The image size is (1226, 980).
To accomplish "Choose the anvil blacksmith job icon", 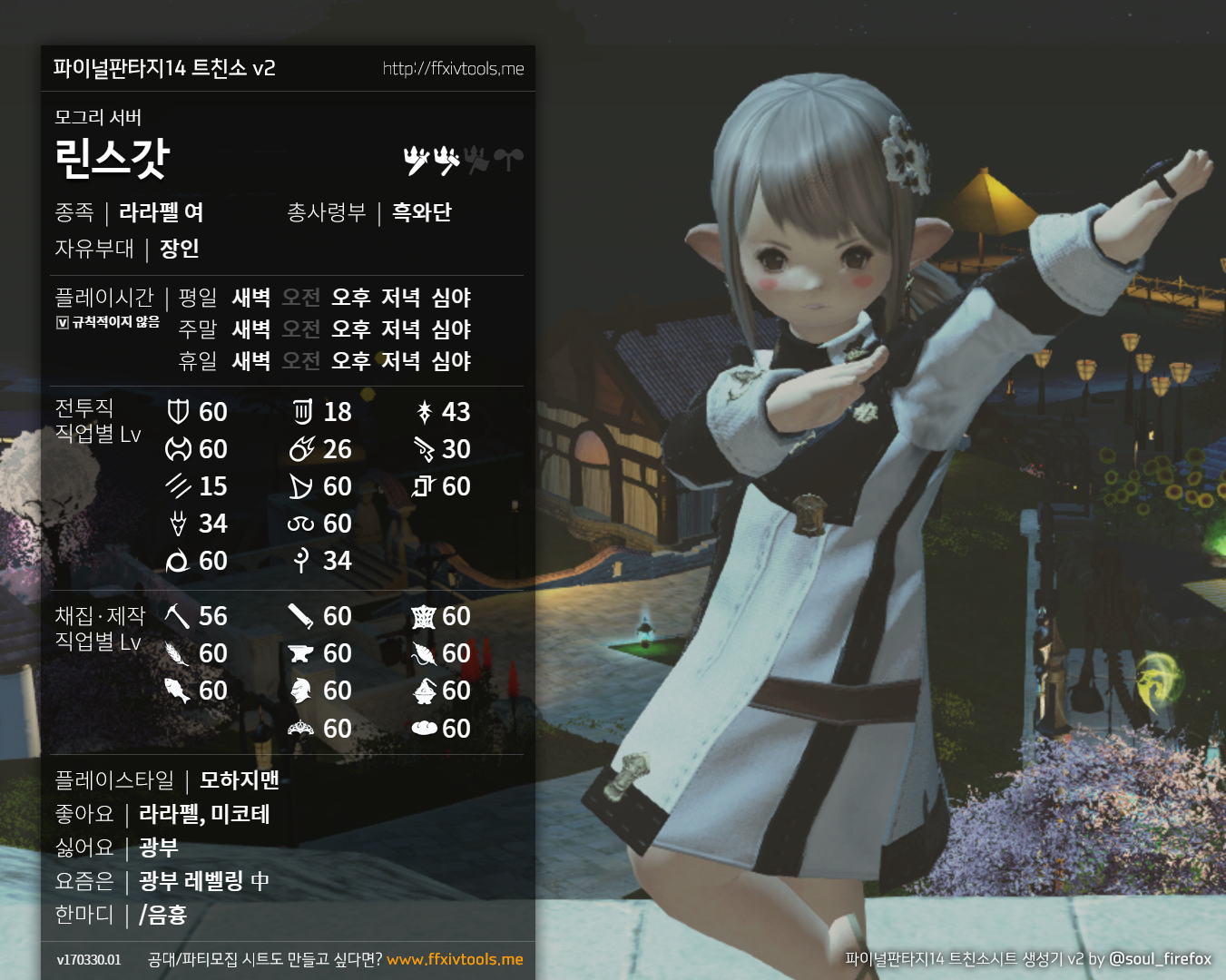I will point(300,653).
